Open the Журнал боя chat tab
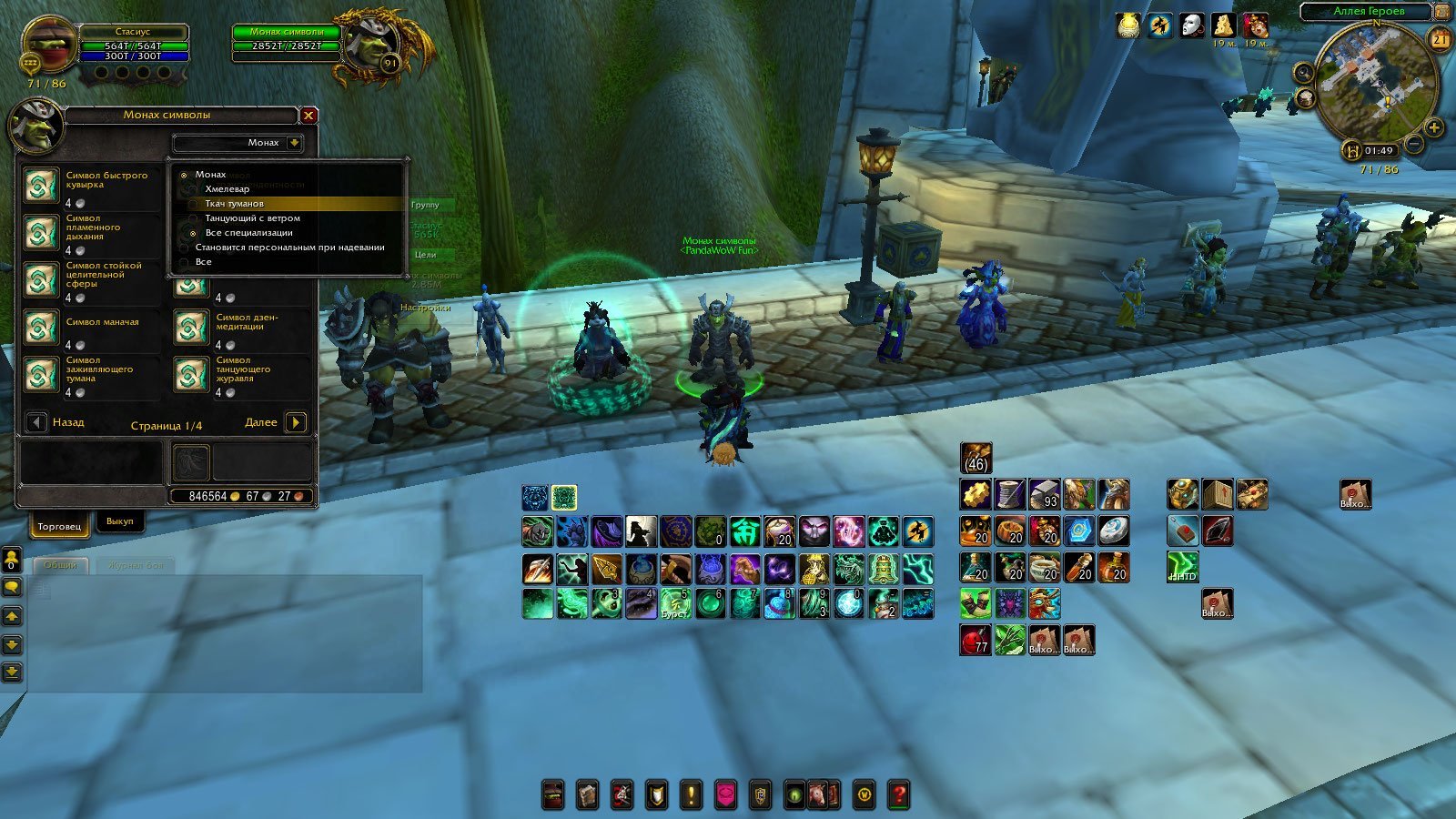Screen dimensions: 1456x819 (136, 565)
